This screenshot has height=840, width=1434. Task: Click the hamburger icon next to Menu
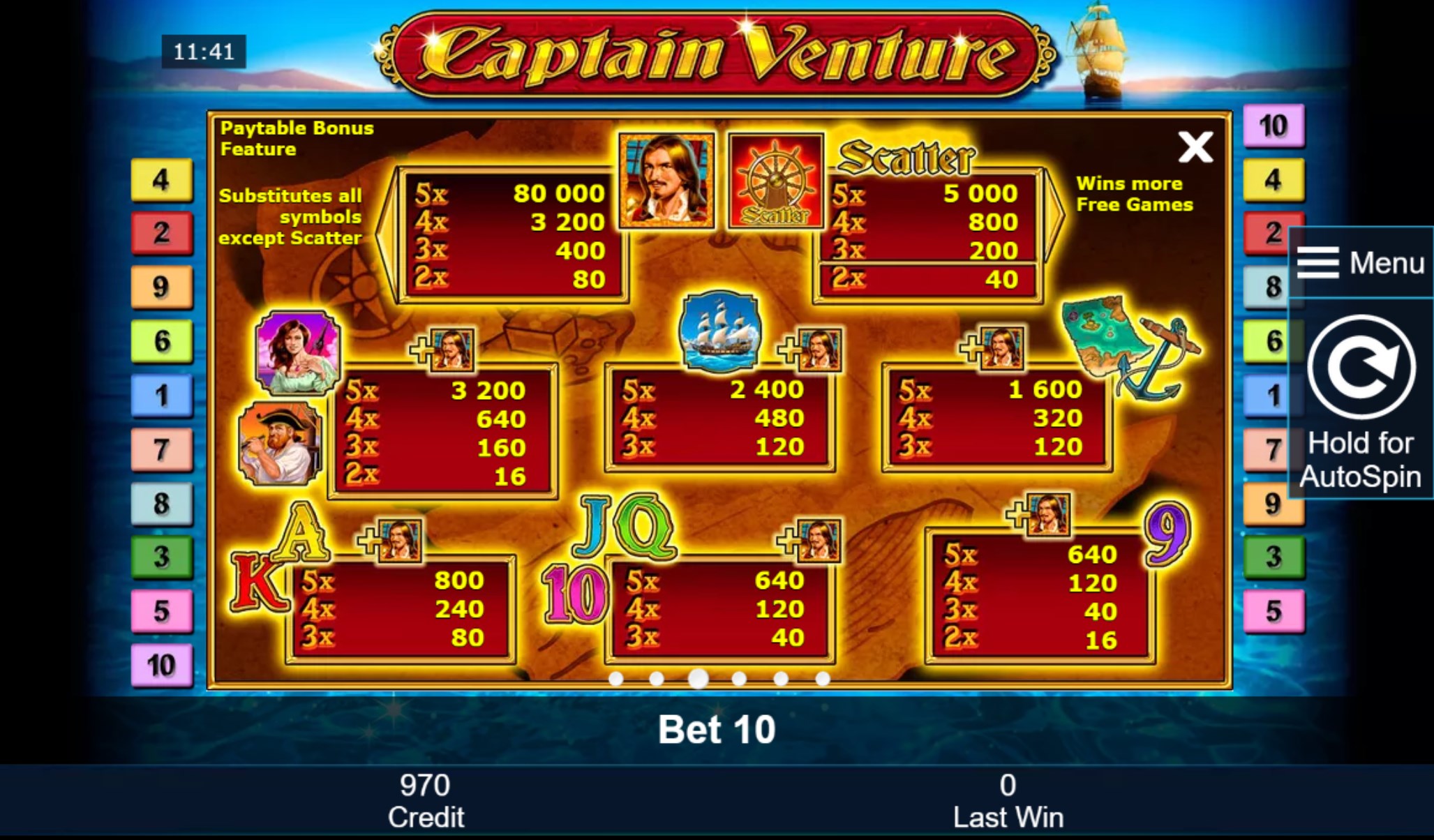(1317, 263)
